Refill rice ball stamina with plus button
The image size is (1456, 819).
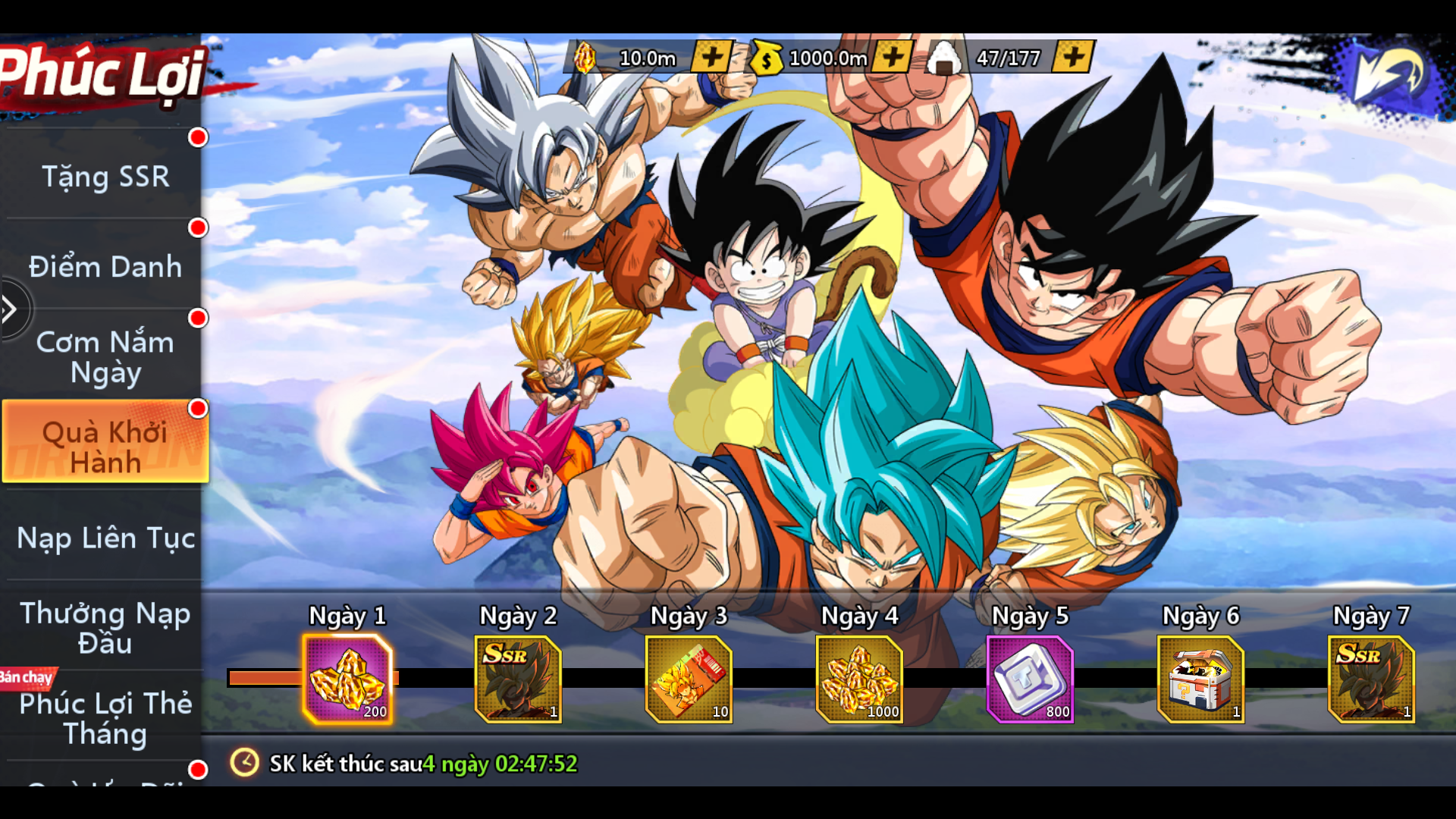click(1073, 57)
